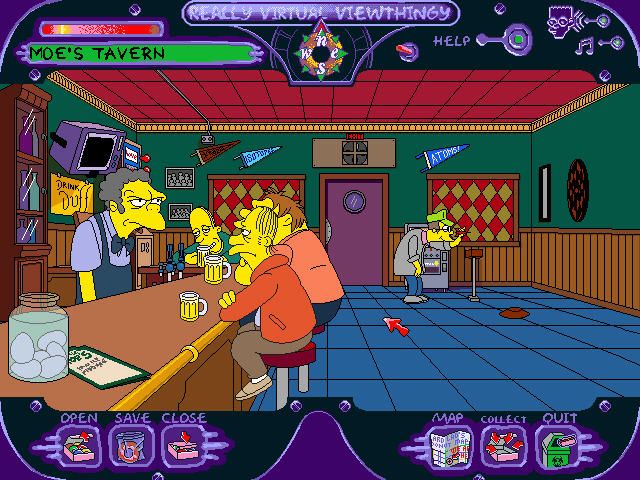The height and width of the screenshot is (480, 640).
Task: Open a saved game with the Open button
Action: coord(78,443)
